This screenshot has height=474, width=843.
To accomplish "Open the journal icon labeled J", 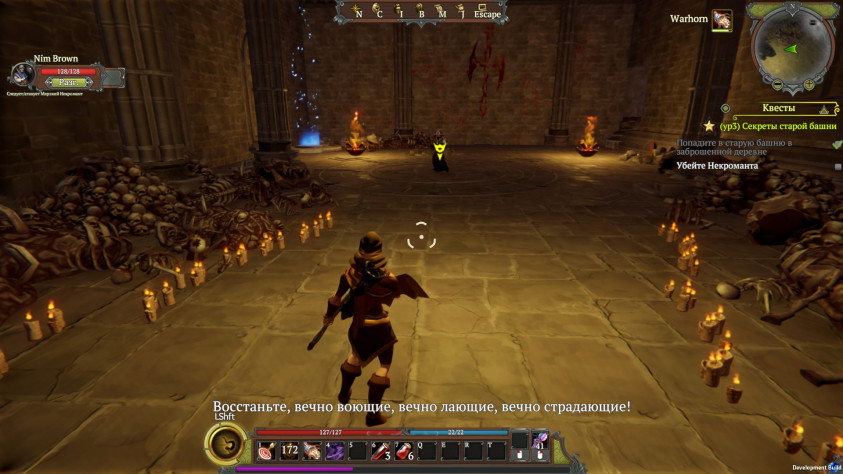I will pos(461,10).
